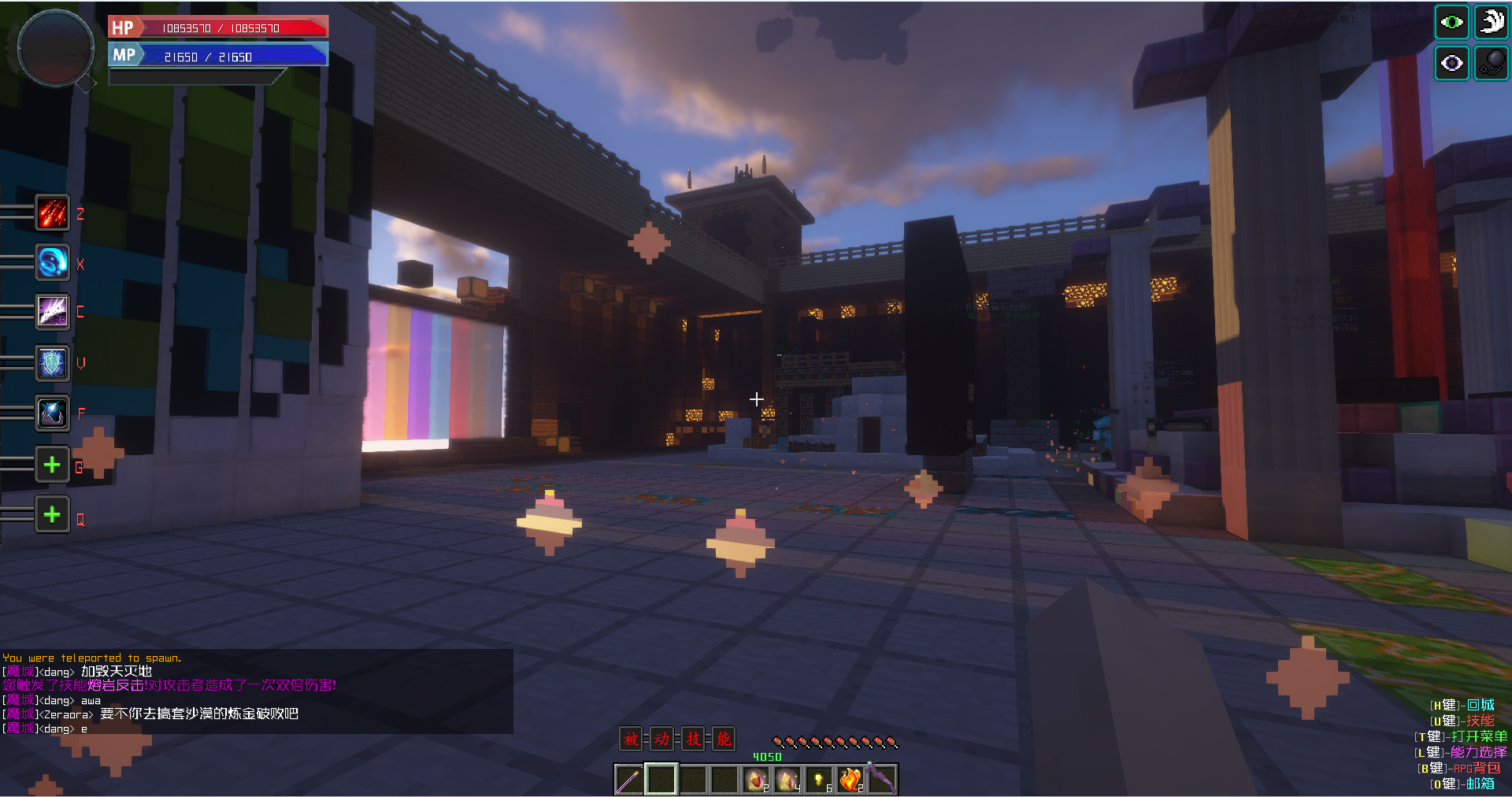Toggle the purple eye status icon
1512x797 pixels.
click(x=1451, y=63)
